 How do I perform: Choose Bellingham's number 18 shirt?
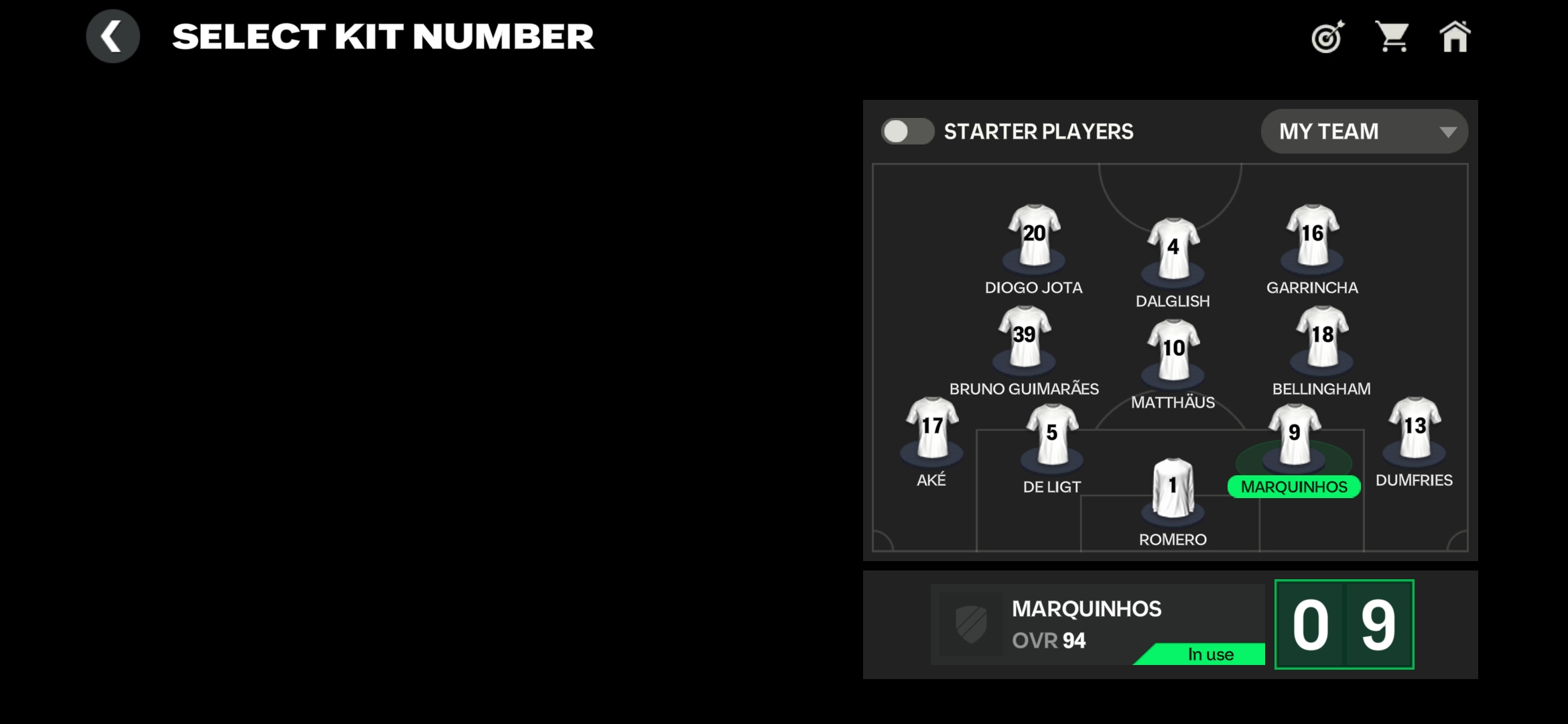1322,336
